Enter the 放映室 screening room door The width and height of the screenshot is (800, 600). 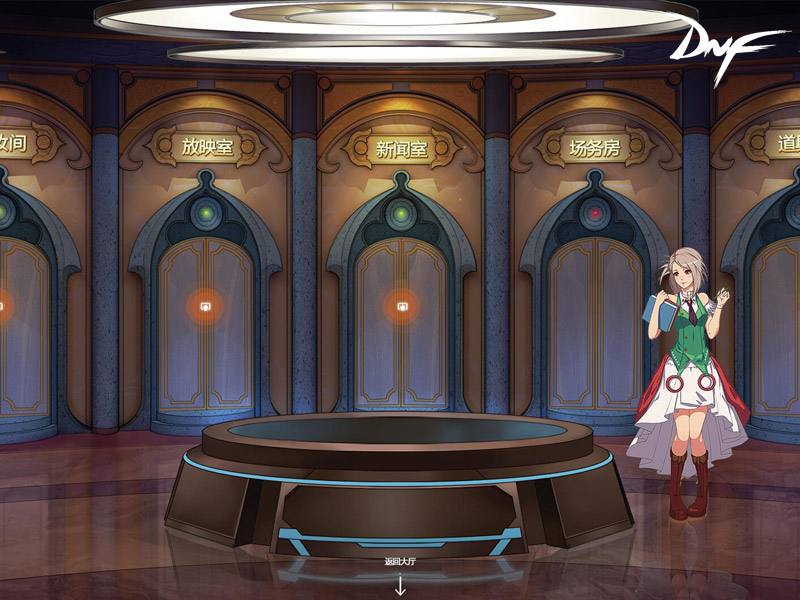click(x=205, y=307)
